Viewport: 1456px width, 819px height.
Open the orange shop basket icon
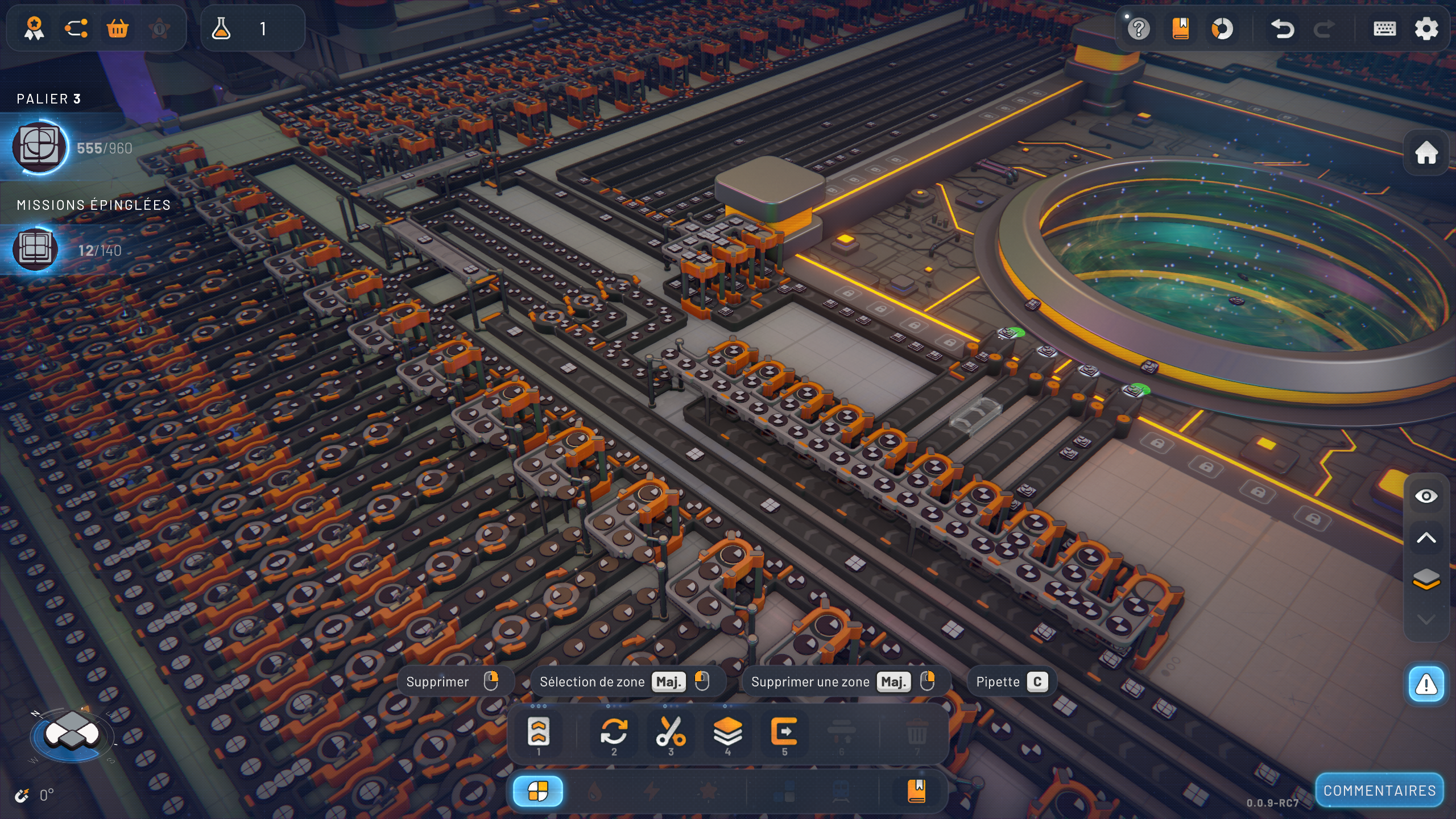tap(118, 28)
